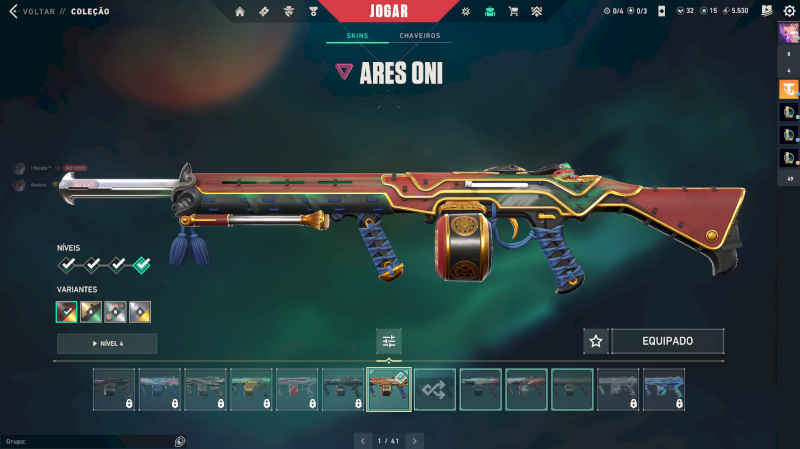800x449 pixels.
Task: Select the first level checkmark diamond
Action: pyautogui.click(x=67, y=265)
